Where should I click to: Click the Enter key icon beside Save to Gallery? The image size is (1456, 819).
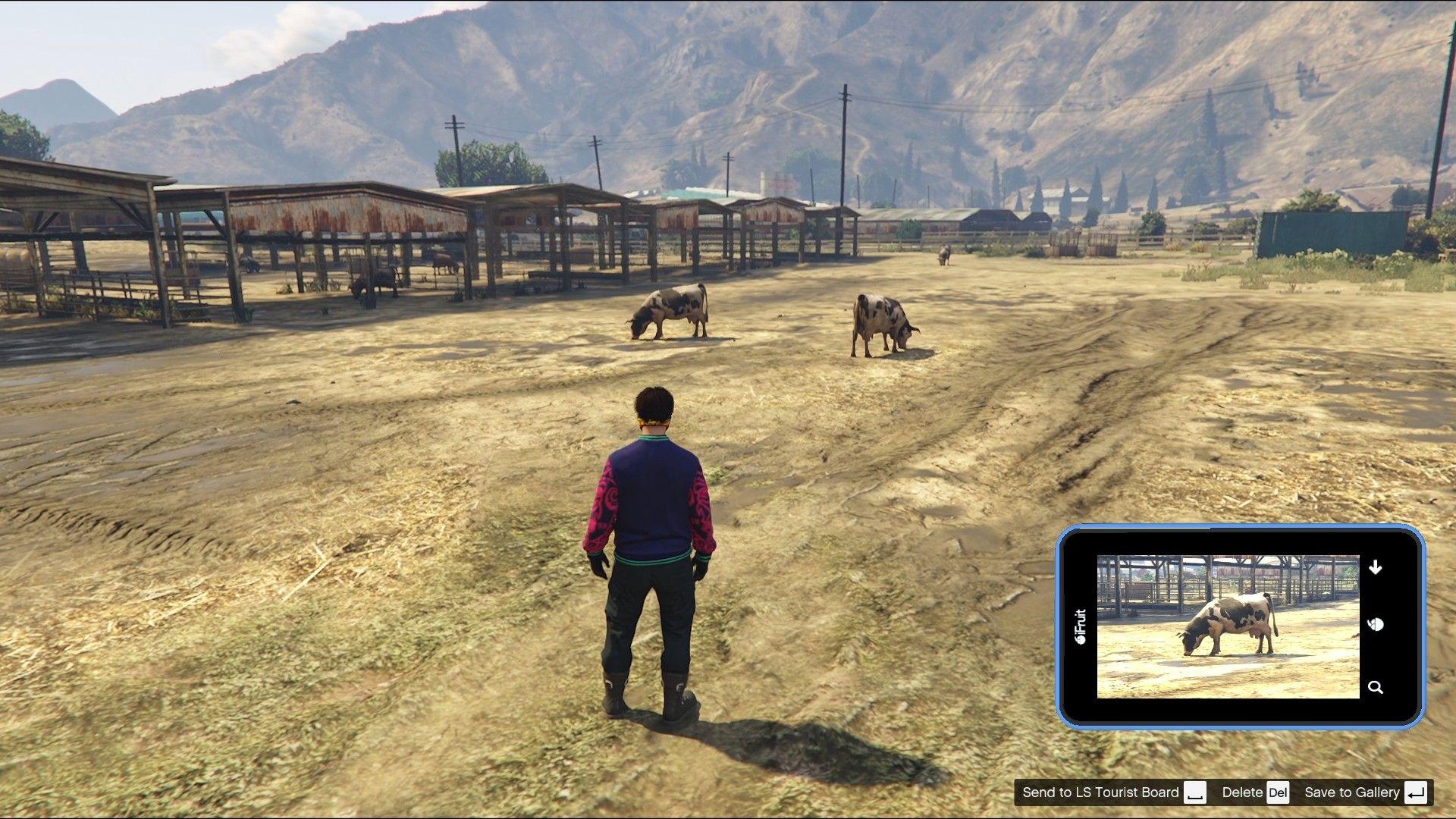1417,792
